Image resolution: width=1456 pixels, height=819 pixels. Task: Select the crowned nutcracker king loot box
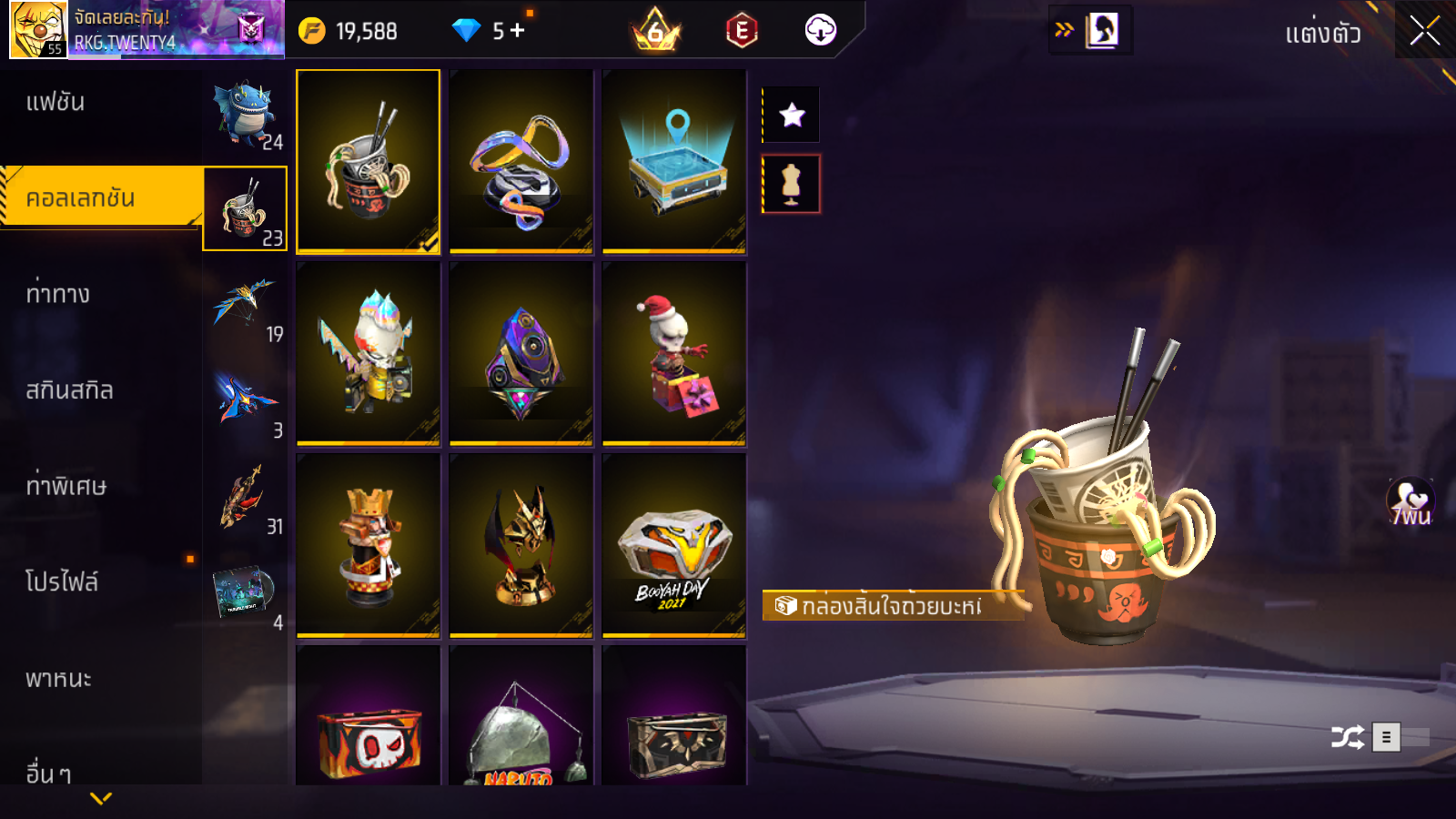point(368,546)
